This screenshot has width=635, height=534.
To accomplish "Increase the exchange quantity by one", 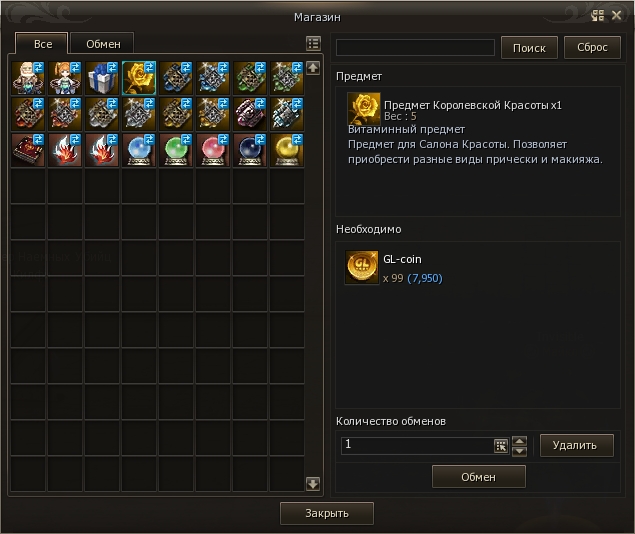I will pos(519,440).
